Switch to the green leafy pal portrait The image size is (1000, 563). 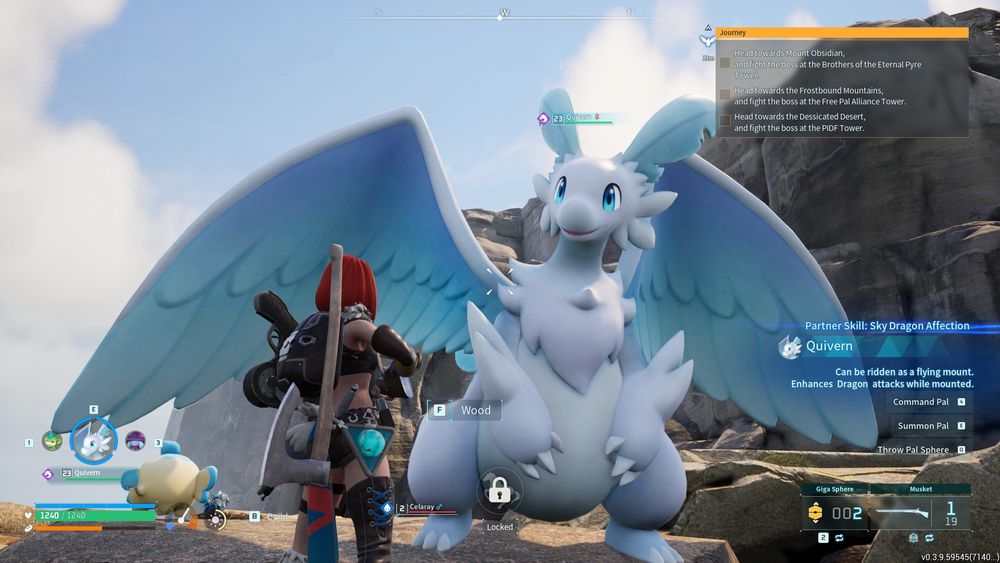point(52,440)
